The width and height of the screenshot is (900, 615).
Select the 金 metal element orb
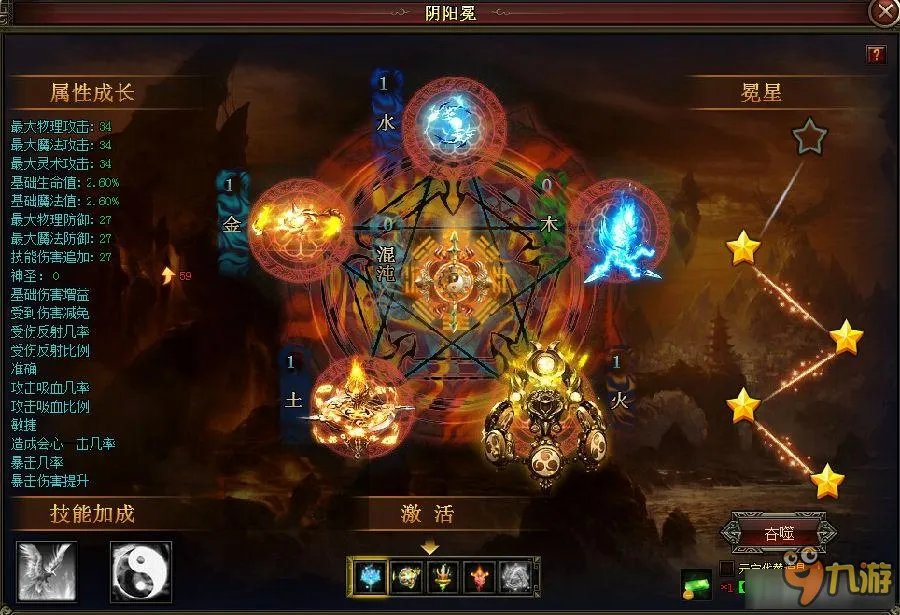299,226
